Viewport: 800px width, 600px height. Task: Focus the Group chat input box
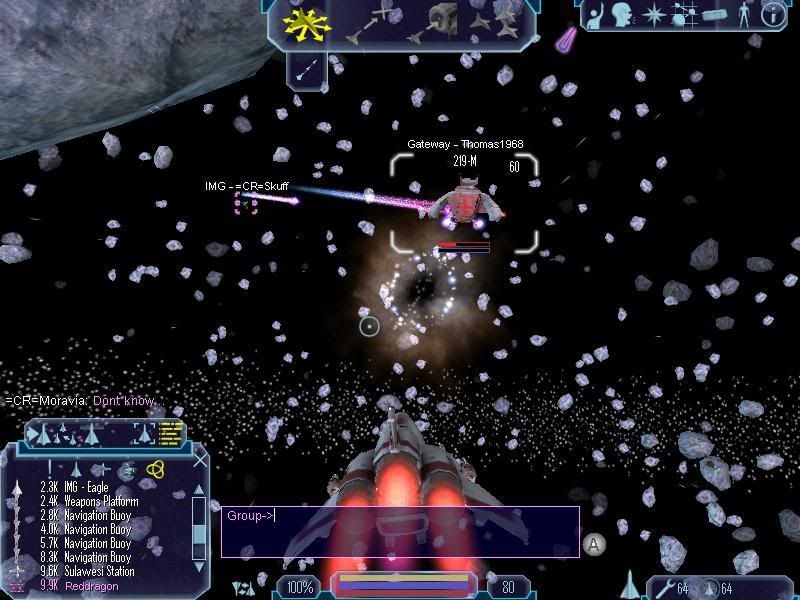pyautogui.click(x=400, y=530)
